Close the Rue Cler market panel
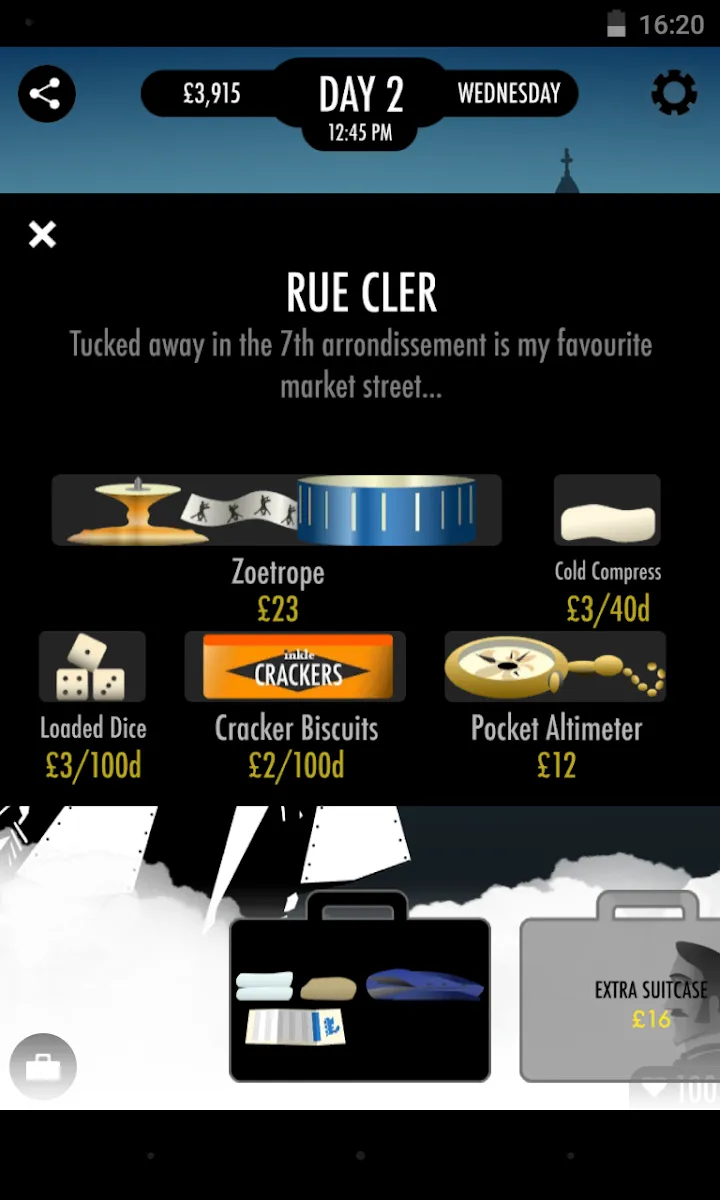Screen dimensions: 720x1200 pos(42,235)
